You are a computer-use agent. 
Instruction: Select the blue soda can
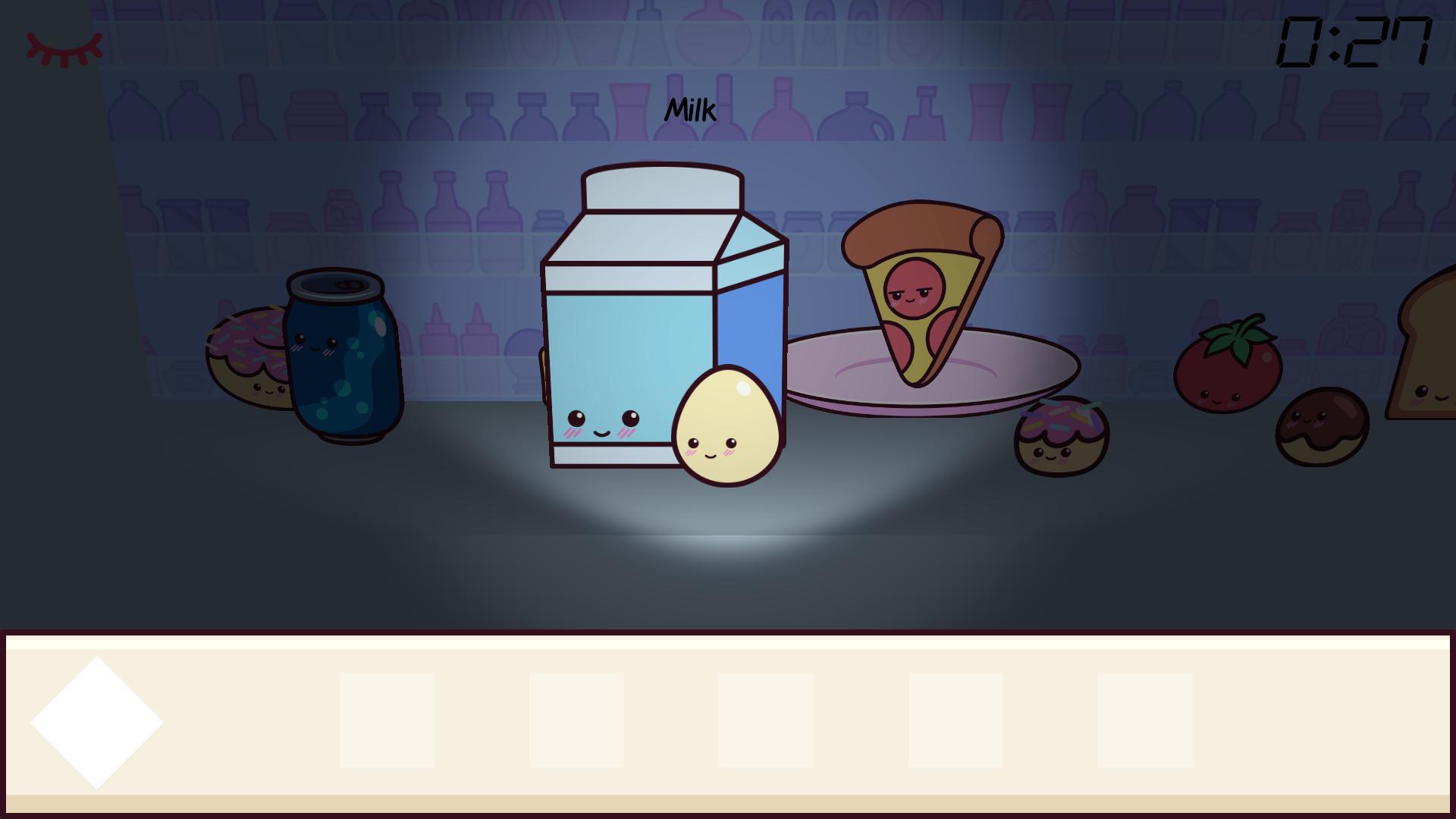(x=339, y=356)
